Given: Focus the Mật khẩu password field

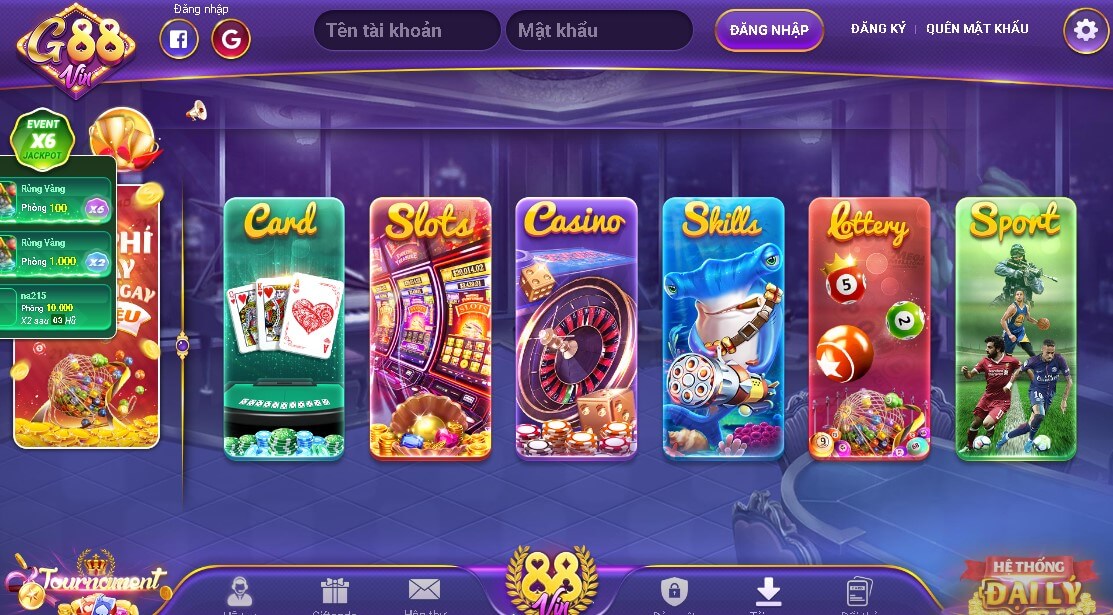Looking at the screenshot, I should (x=598, y=31).
